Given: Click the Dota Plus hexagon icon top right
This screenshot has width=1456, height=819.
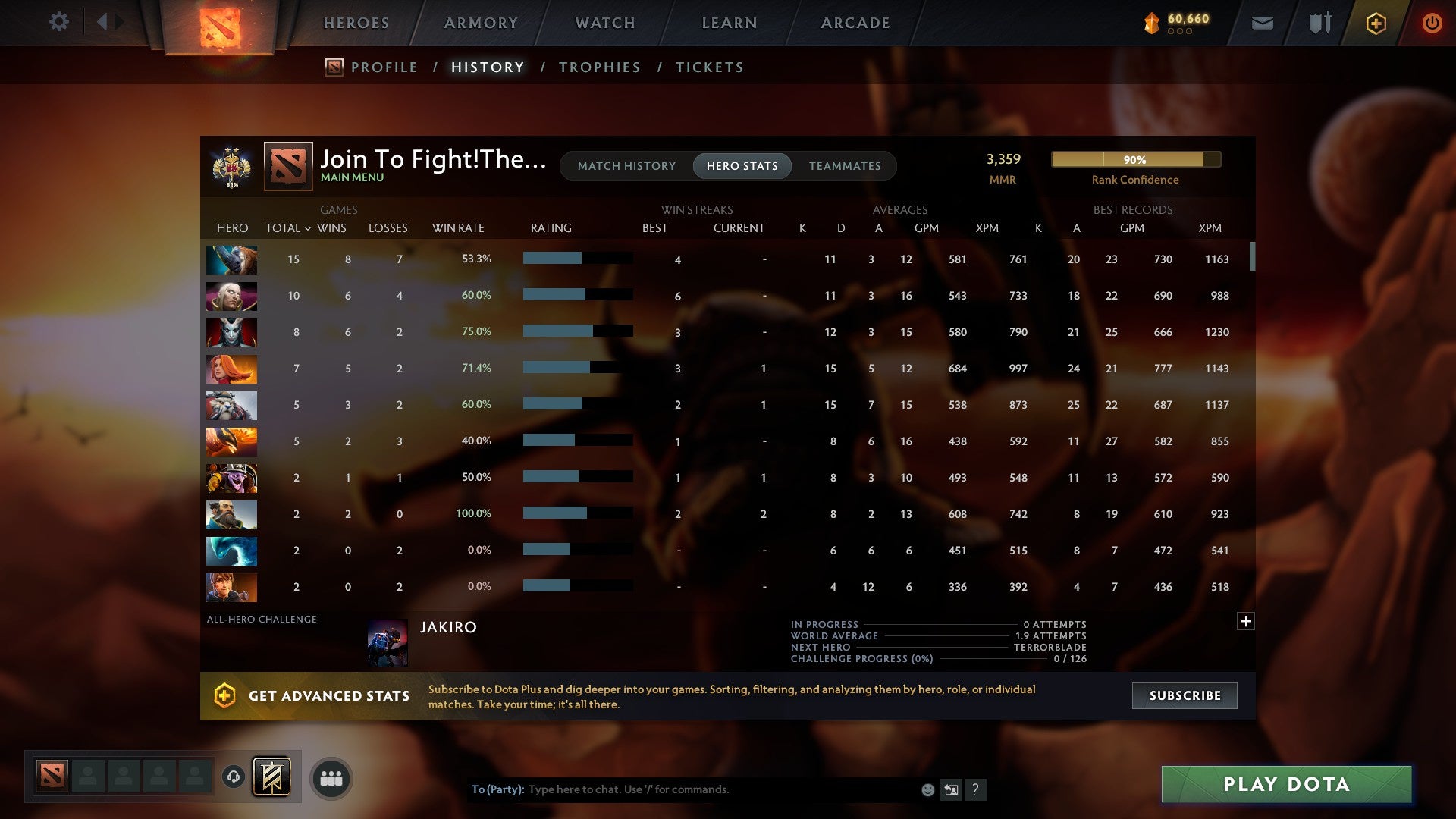Looking at the screenshot, I should point(1375,24).
